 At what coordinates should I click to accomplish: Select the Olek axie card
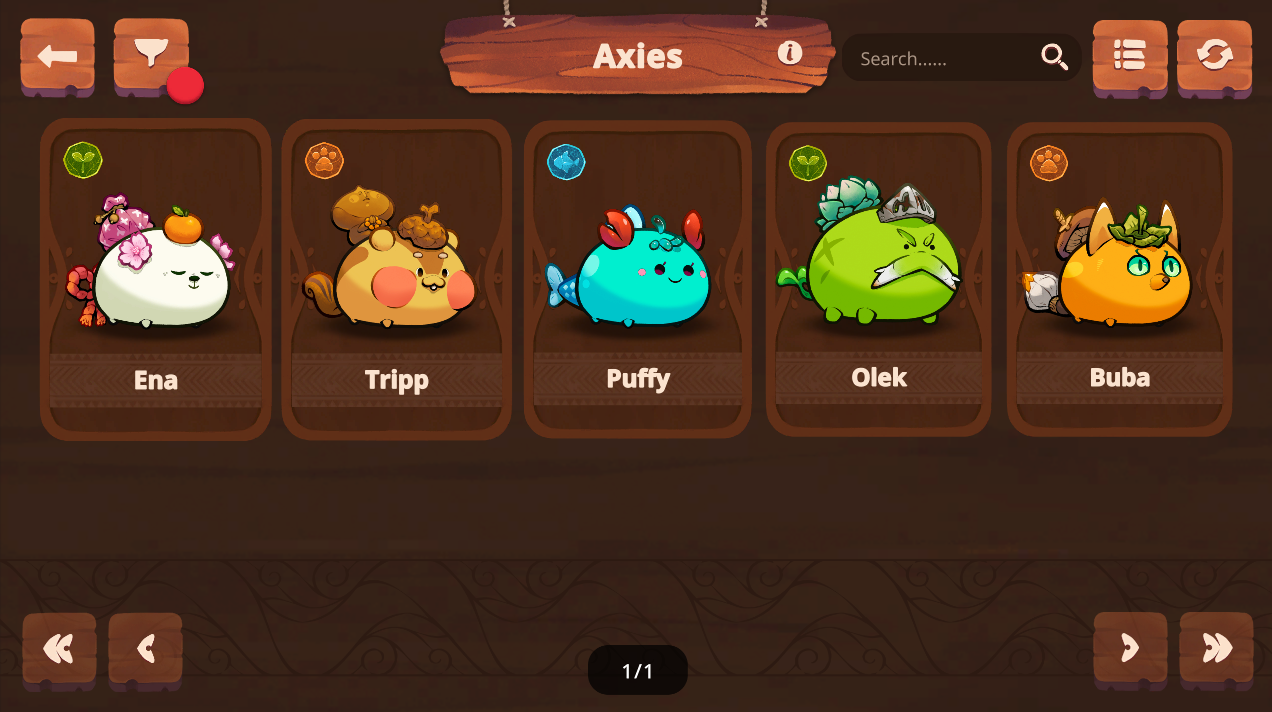point(879,280)
